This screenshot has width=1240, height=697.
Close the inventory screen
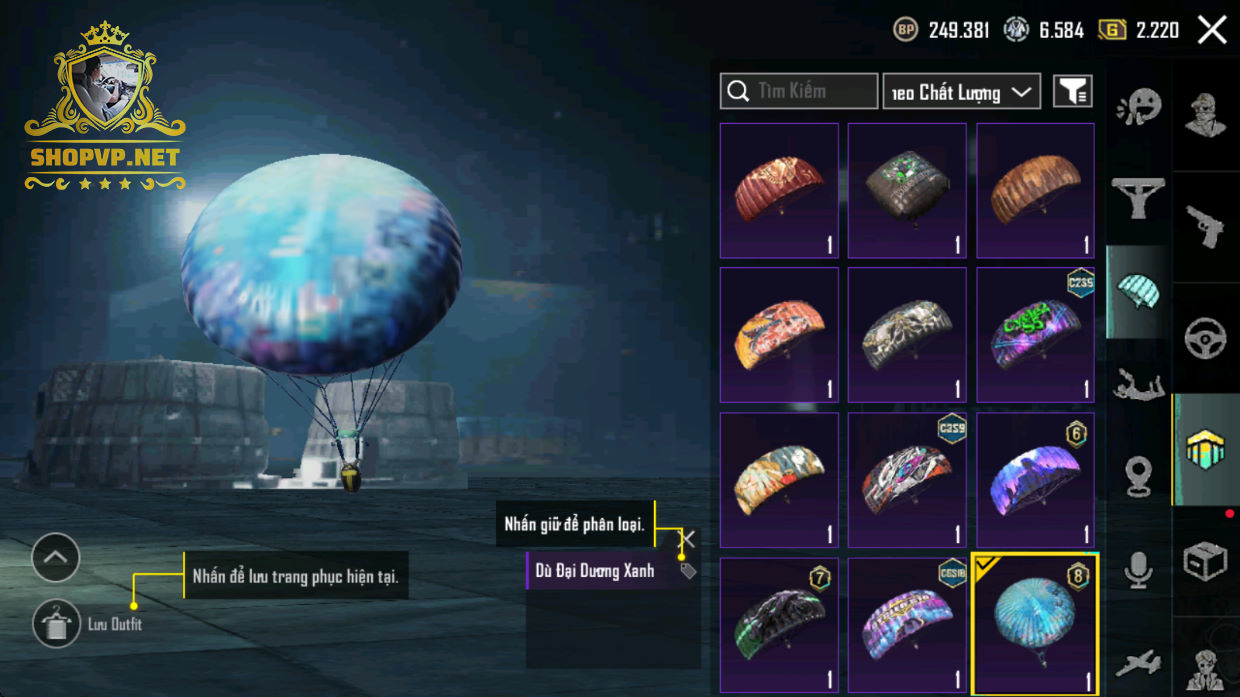coord(1212,30)
